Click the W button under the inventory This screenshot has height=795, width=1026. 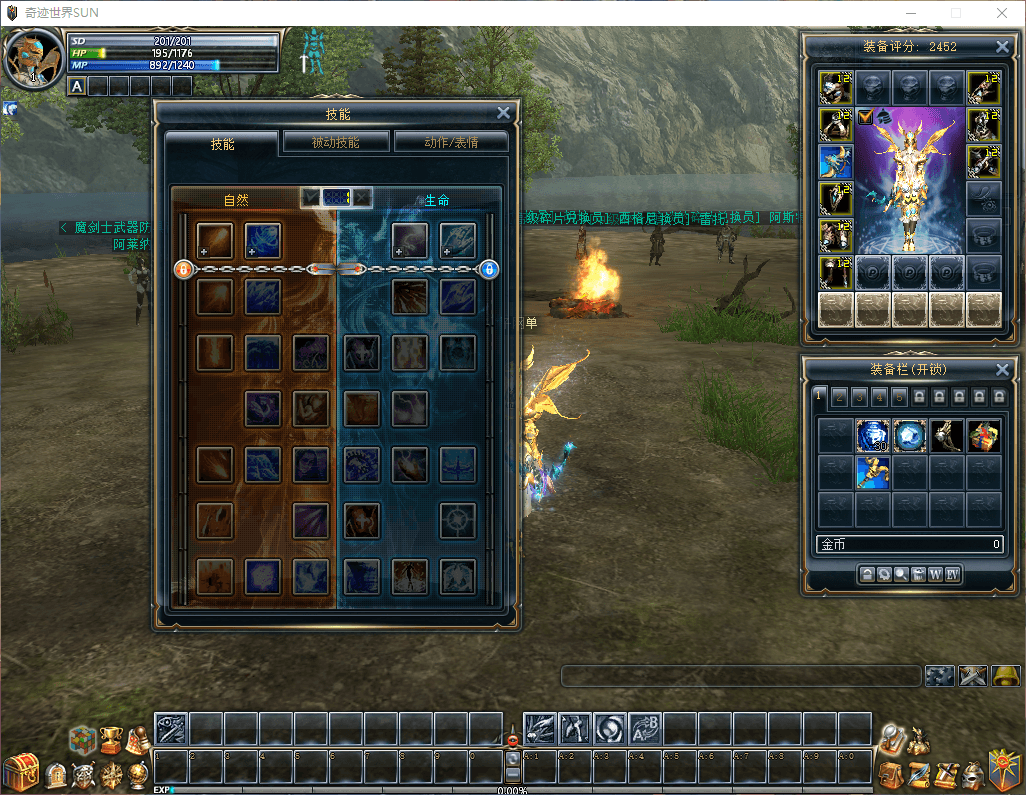coord(935,574)
